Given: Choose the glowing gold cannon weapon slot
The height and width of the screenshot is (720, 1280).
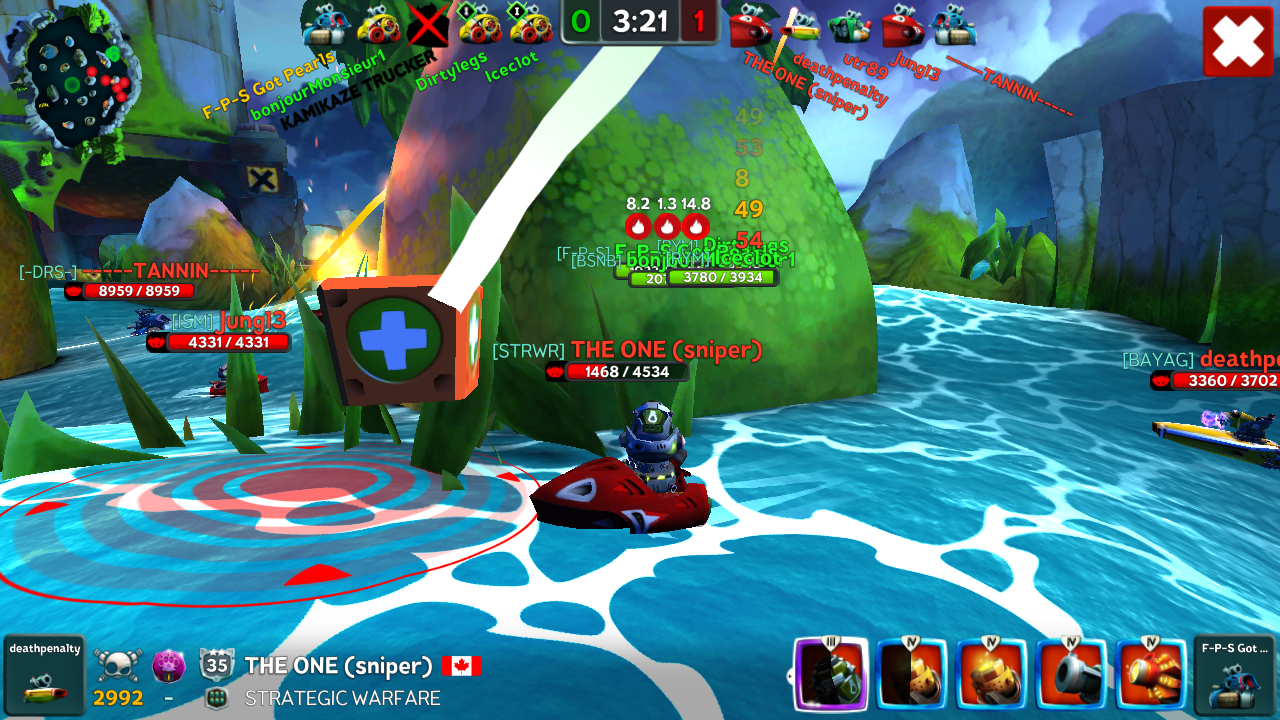Looking at the screenshot, I should pos(992,674).
